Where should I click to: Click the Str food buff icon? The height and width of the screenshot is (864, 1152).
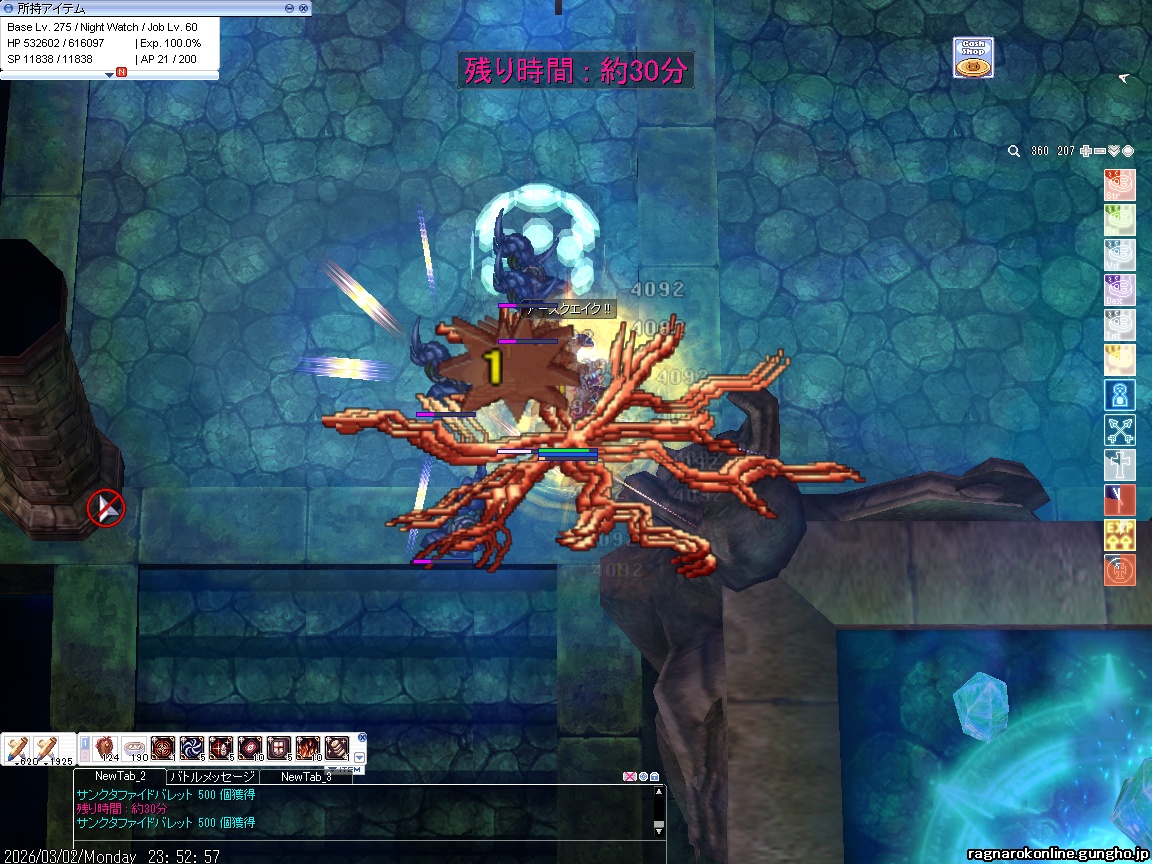(x=1119, y=185)
